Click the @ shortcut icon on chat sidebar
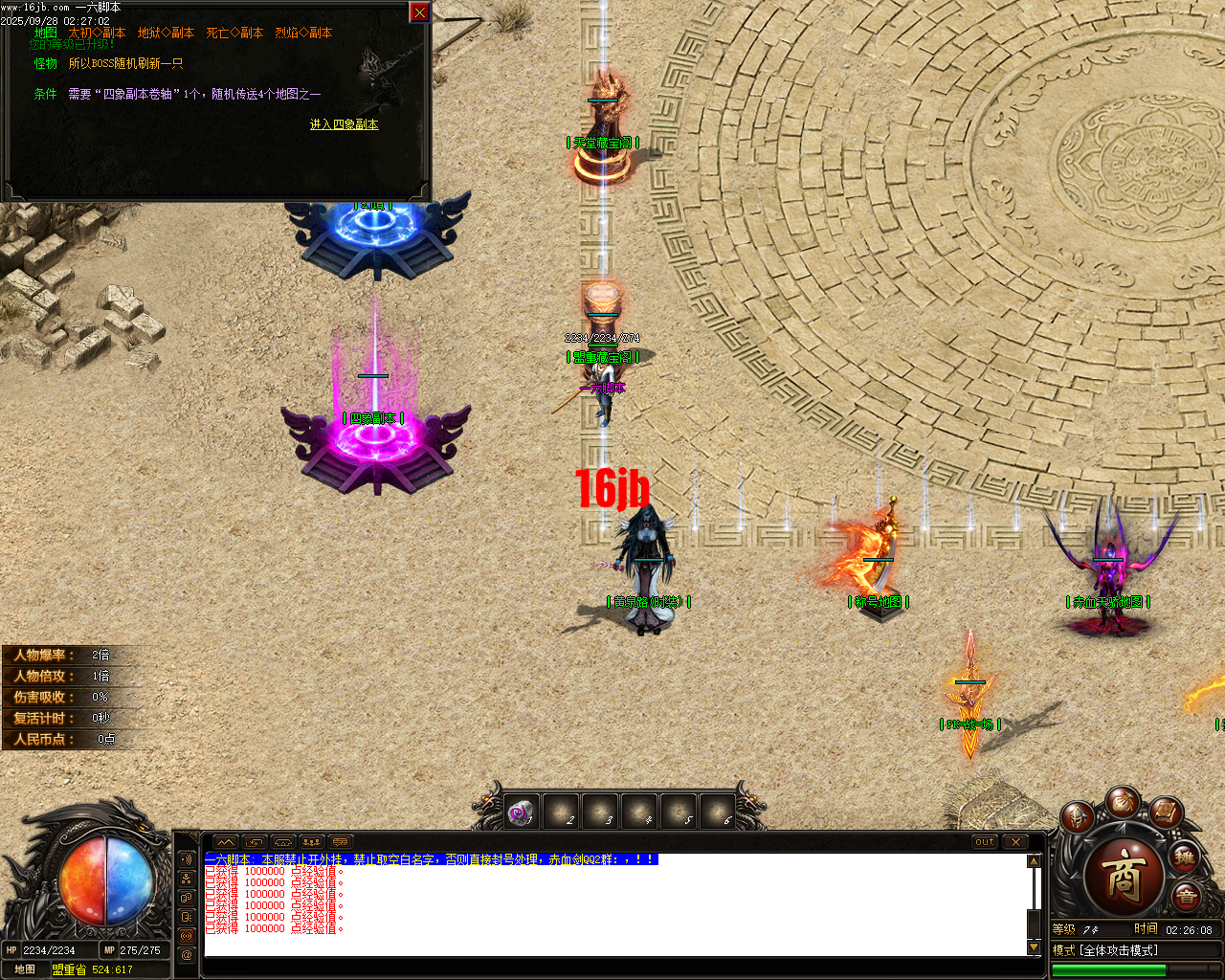 [187, 952]
